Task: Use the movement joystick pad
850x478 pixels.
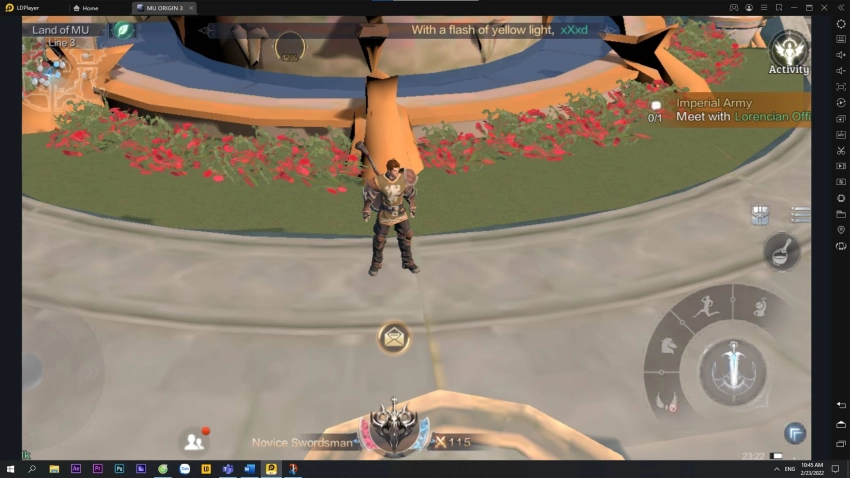Action: coord(60,371)
